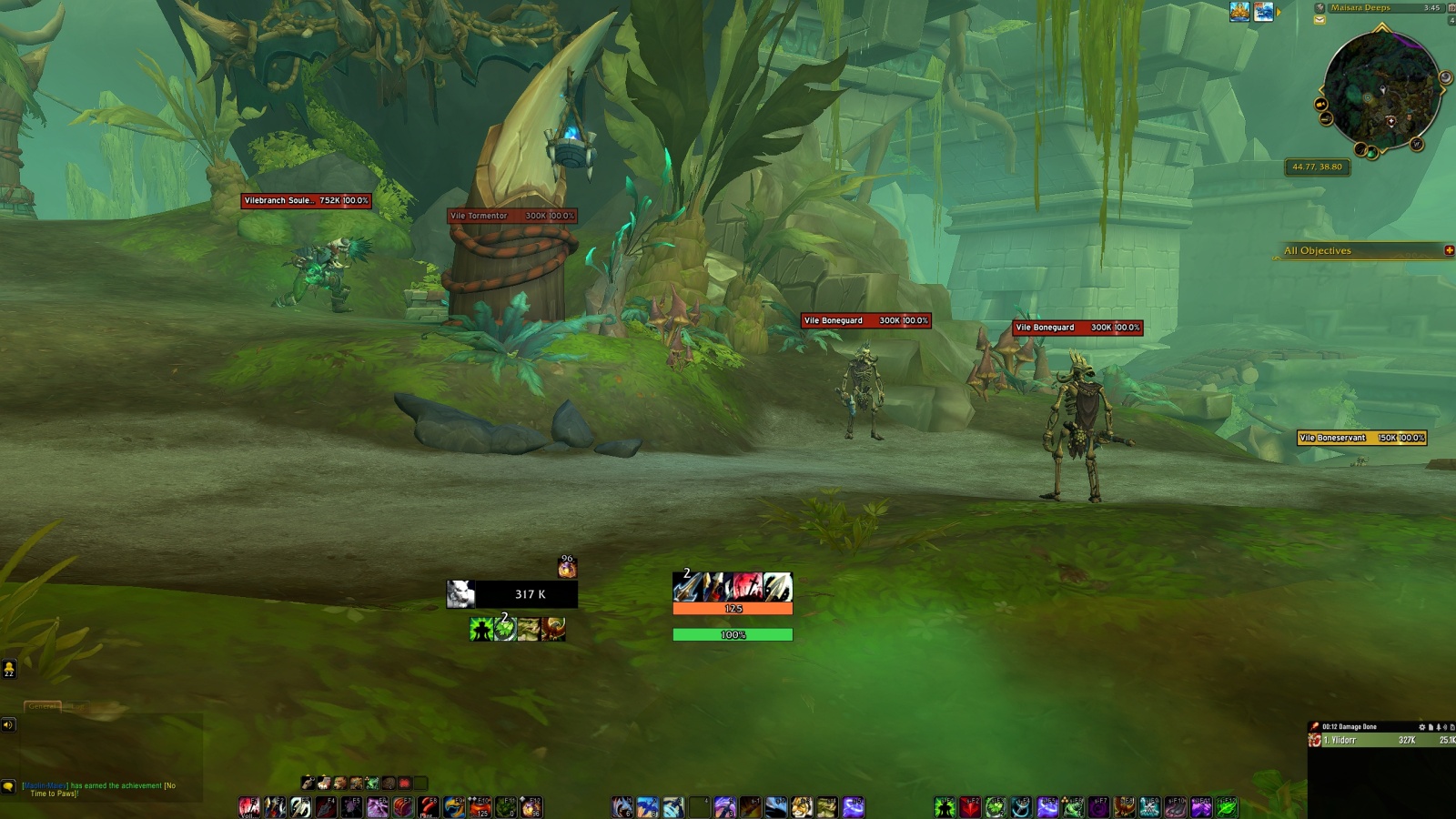
Task: Open the mail icon near the minimap
Action: 1319,20
